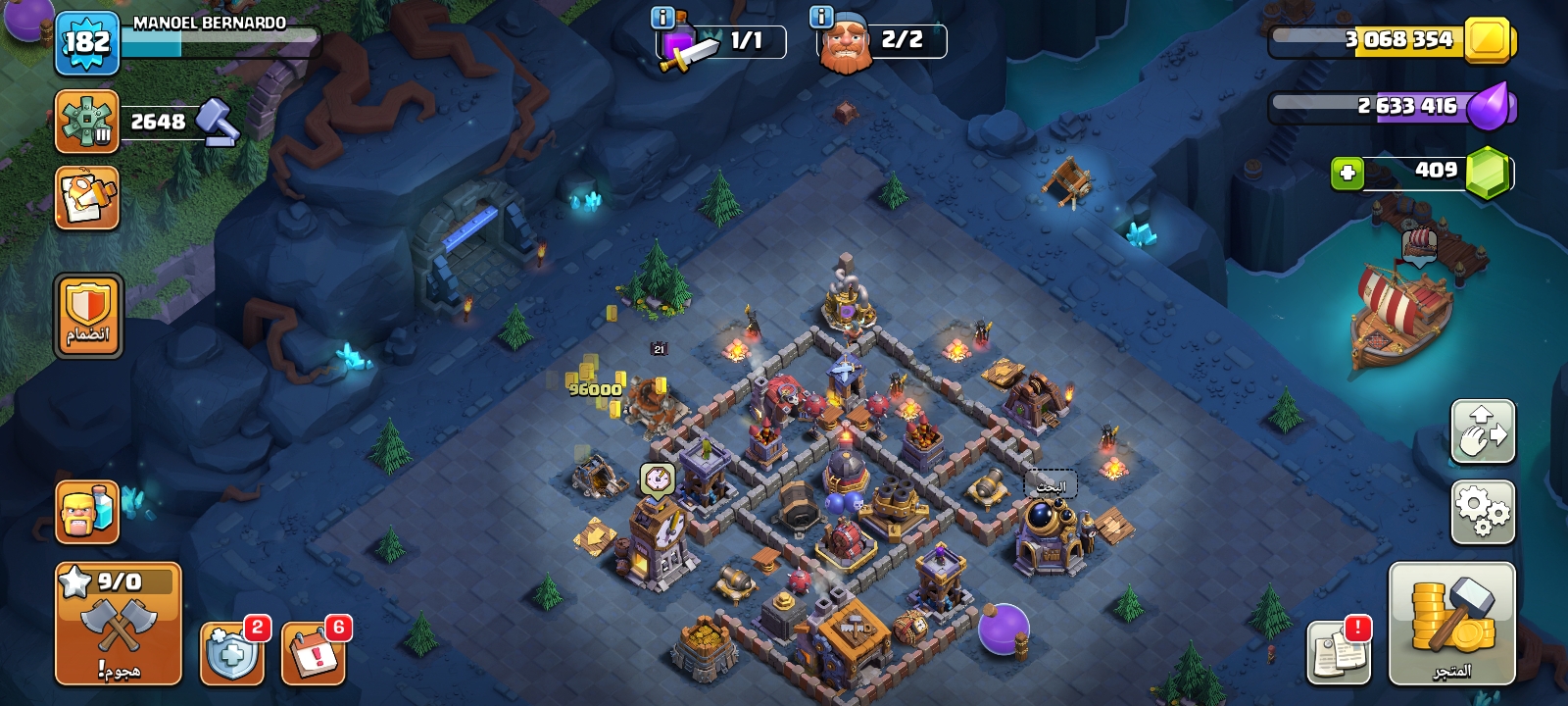Tap the gold storage coin icon
The height and width of the screenshot is (706, 1568).
(1488, 40)
